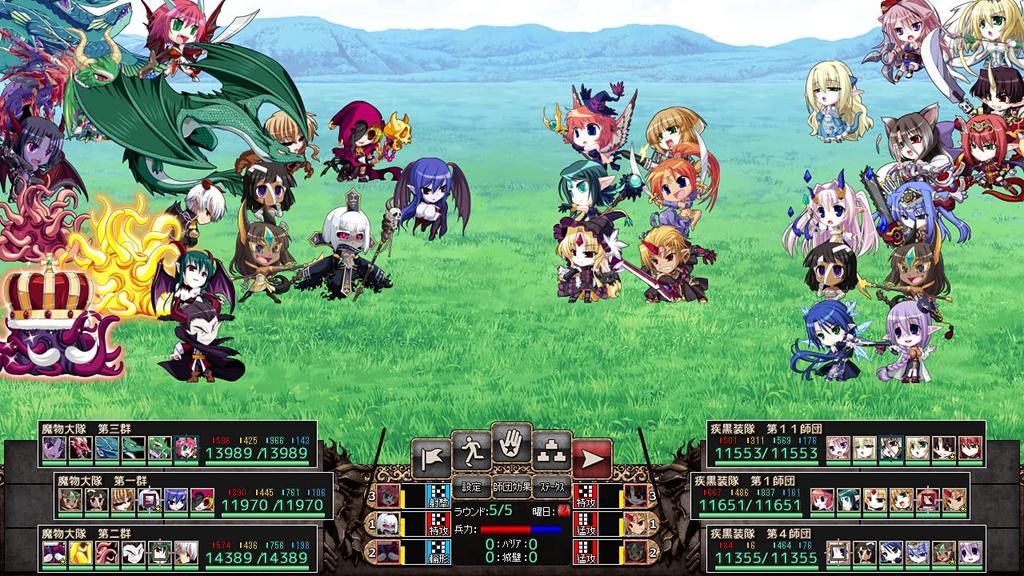Open the 設定 settings button
This screenshot has height=576, width=1024.
point(472,488)
